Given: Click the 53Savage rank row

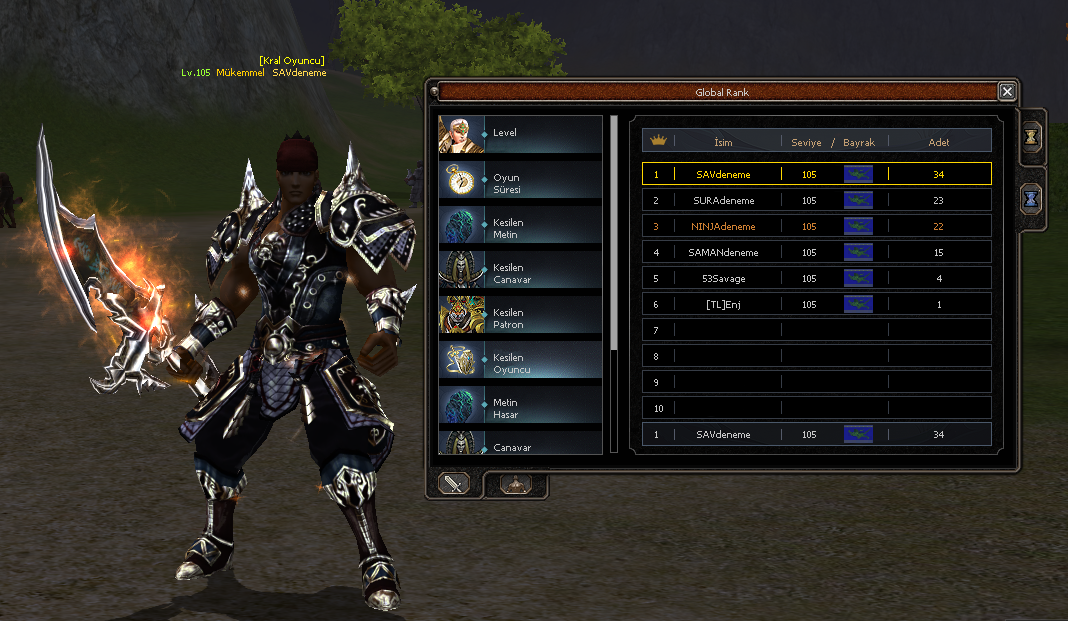Looking at the screenshot, I should pyautogui.click(x=816, y=278).
